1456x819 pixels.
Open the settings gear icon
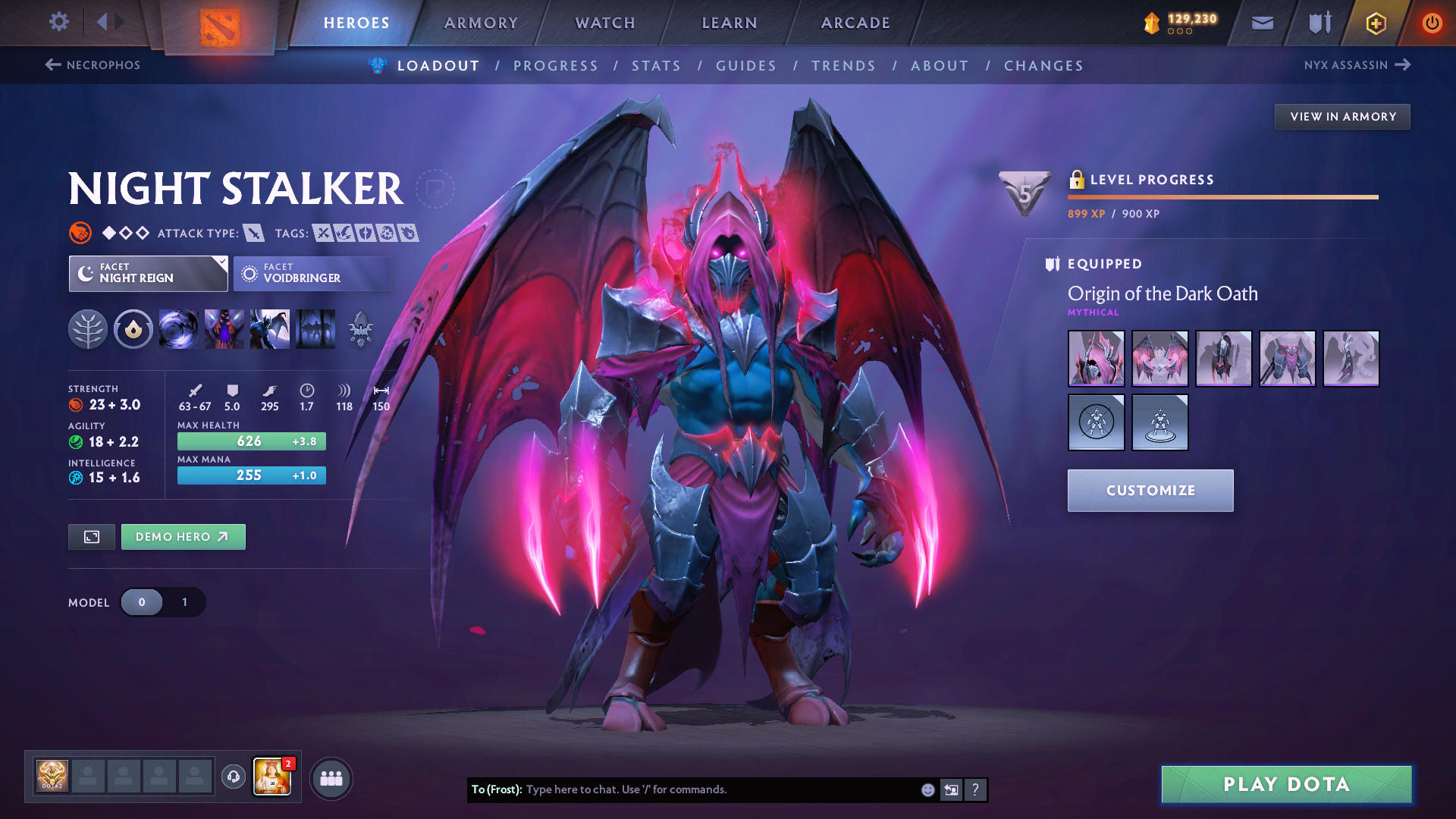[x=58, y=22]
